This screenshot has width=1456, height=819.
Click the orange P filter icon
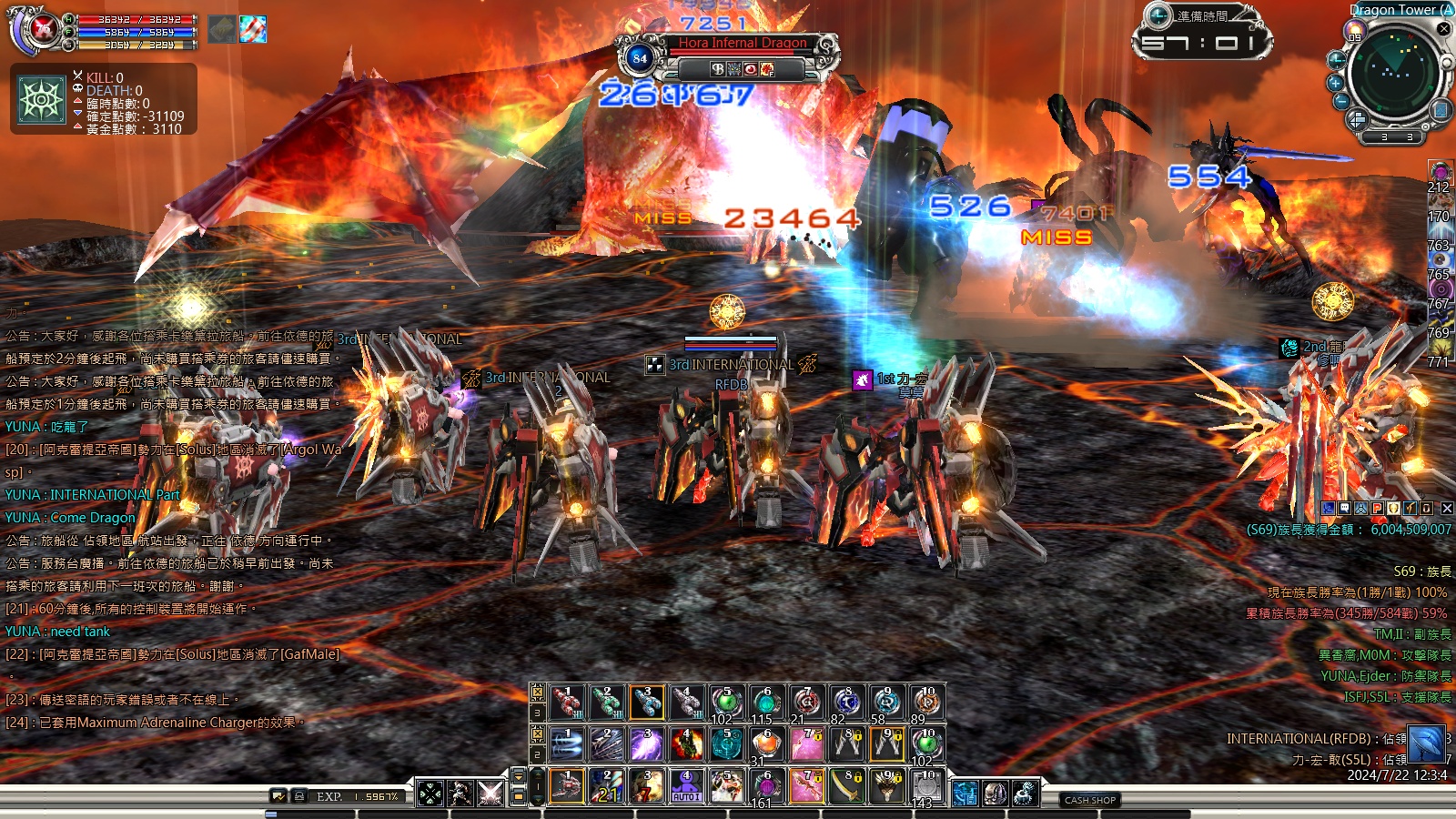(1378, 509)
